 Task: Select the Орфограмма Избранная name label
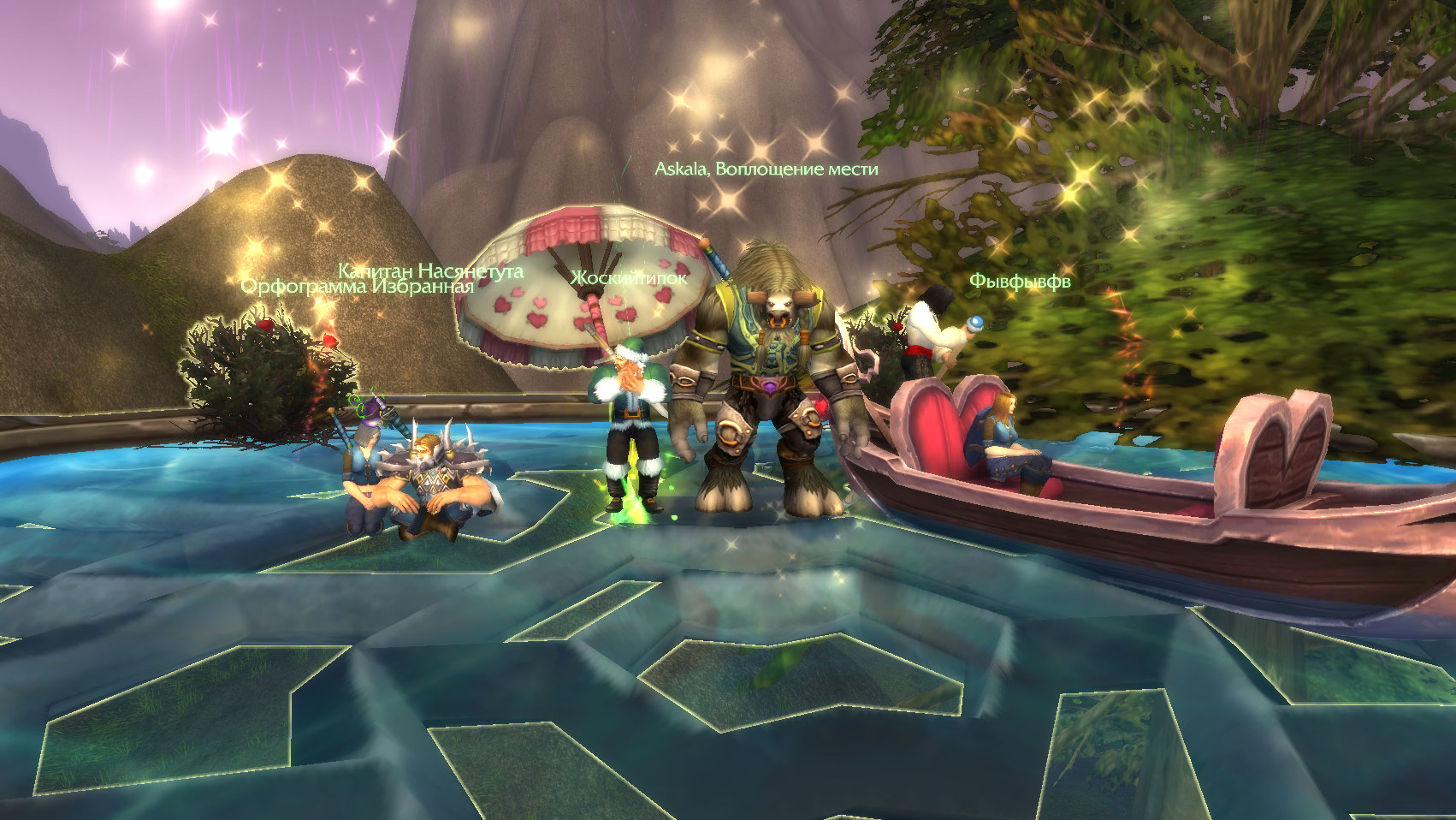[x=357, y=287]
